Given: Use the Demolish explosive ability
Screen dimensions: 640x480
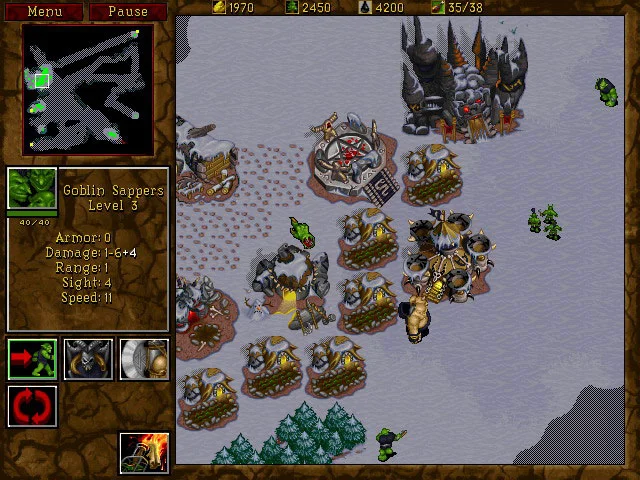Looking at the screenshot, I should pyautogui.click(x=144, y=452).
